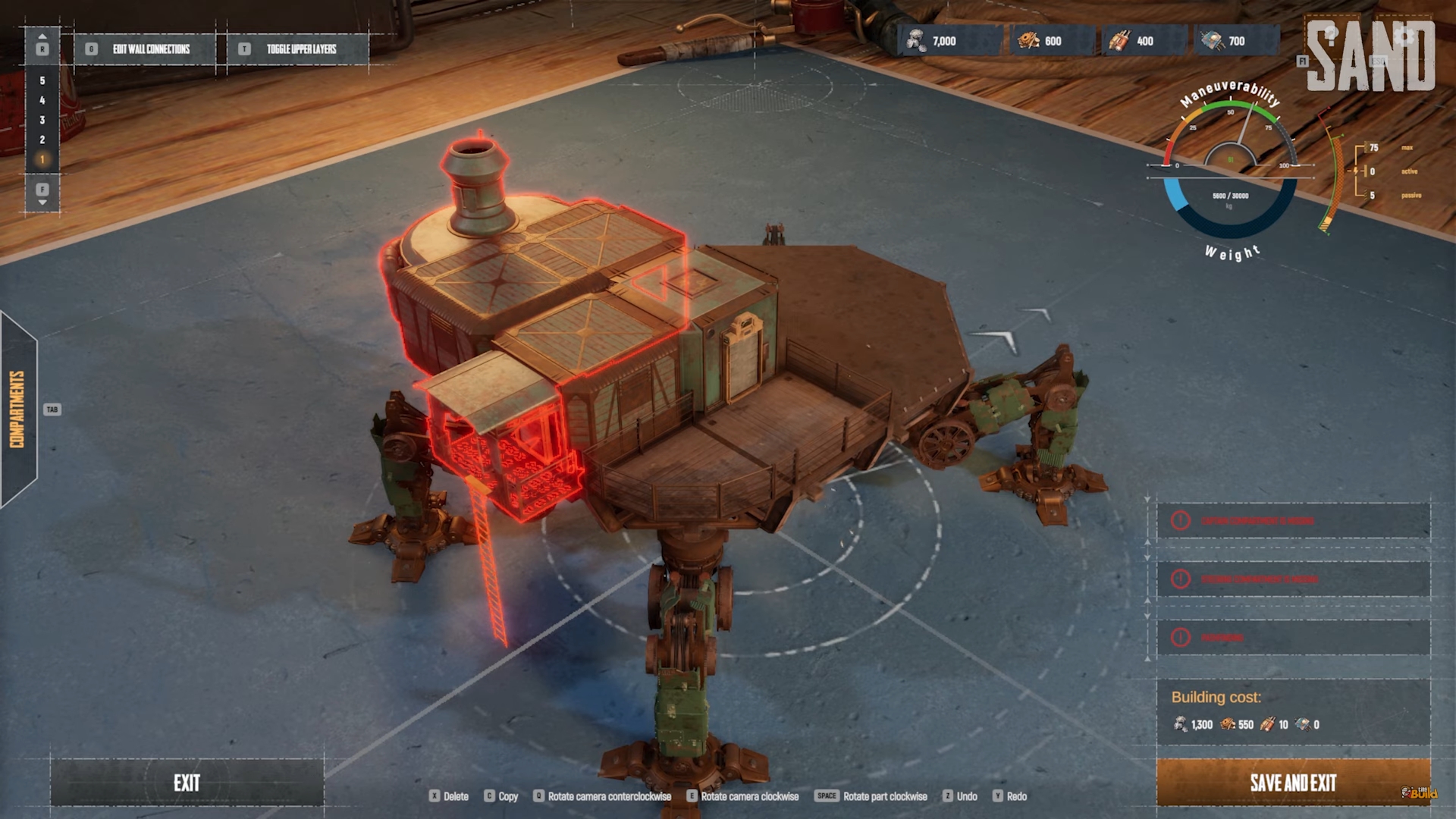The height and width of the screenshot is (819, 1456).
Task: Select floor layer 5
Action: 42,80
